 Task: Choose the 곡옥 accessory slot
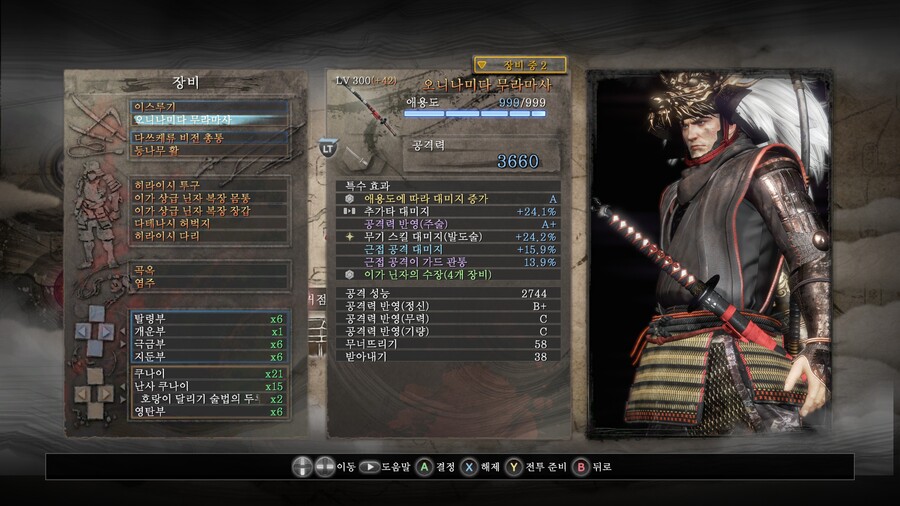(210, 270)
